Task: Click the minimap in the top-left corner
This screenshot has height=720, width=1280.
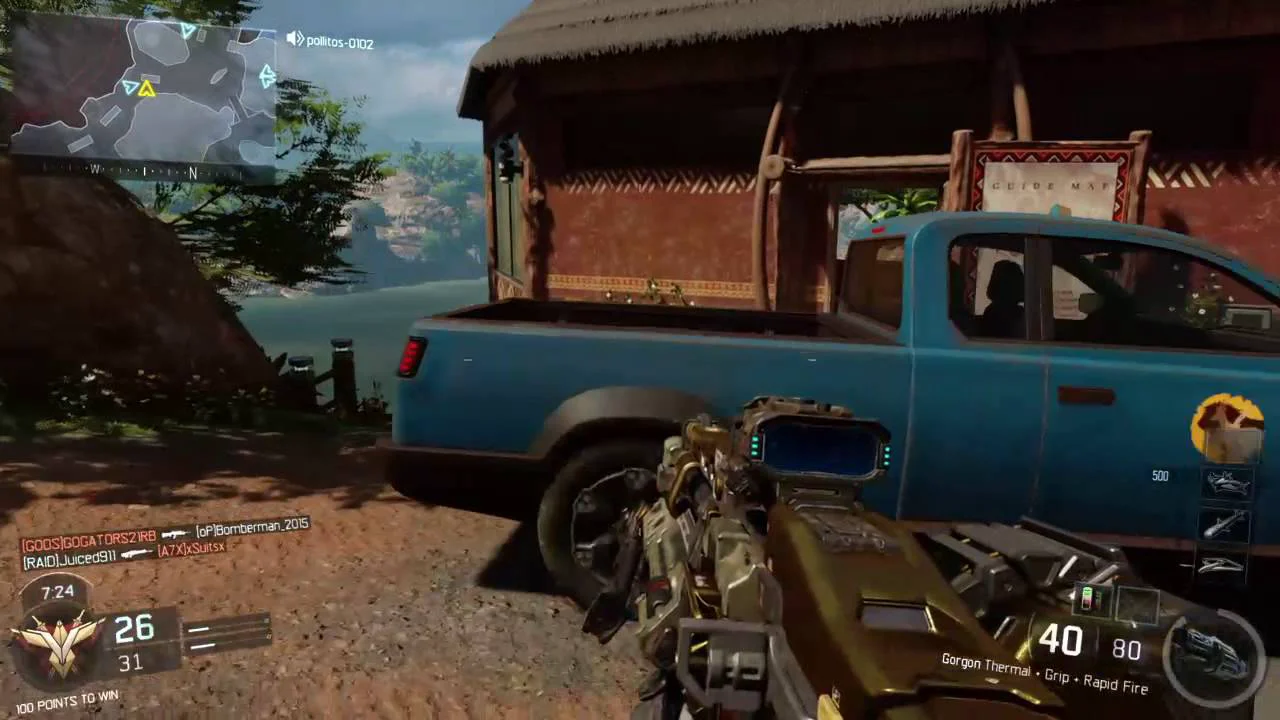Action: (x=143, y=88)
